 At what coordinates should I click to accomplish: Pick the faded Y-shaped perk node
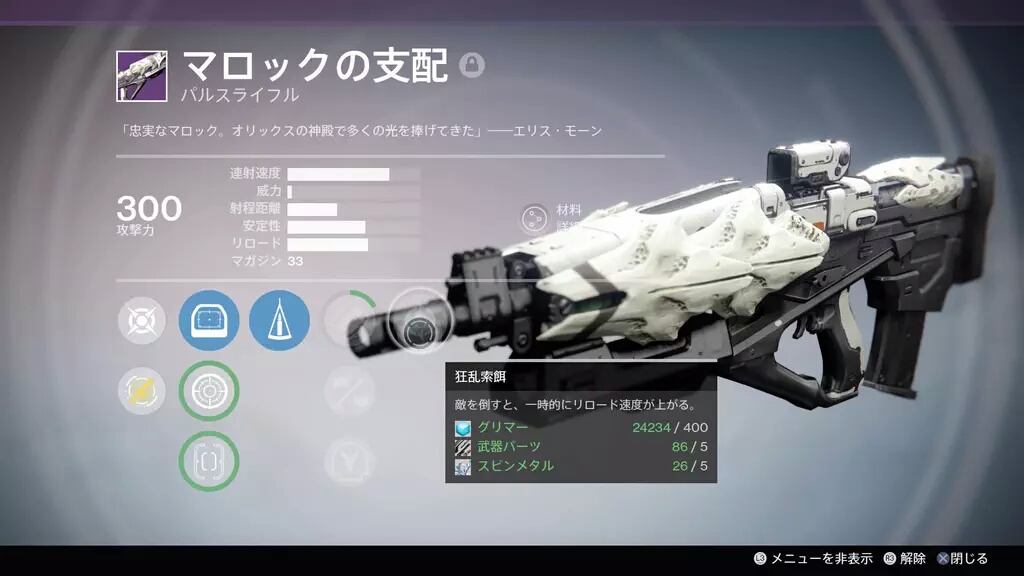[349, 461]
